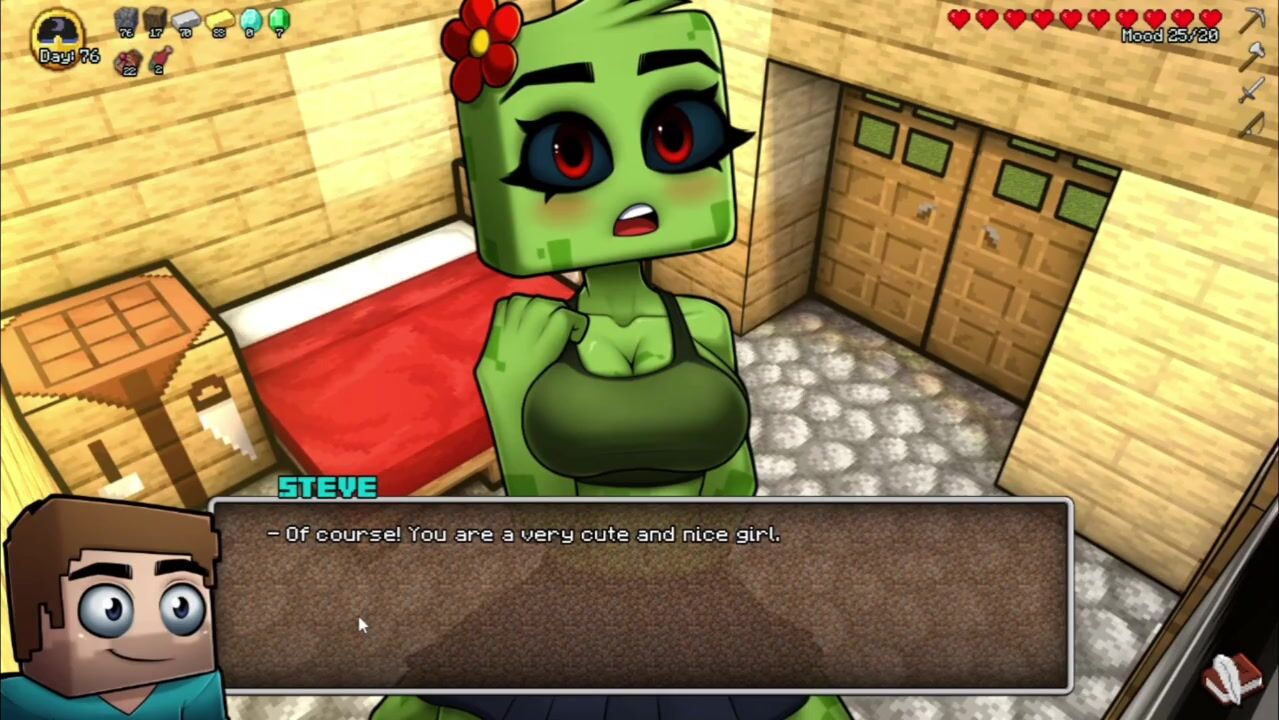Viewport: 1279px width, 720px height.
Task: Choose the sword tool icon
Action: coord(1252,91)
